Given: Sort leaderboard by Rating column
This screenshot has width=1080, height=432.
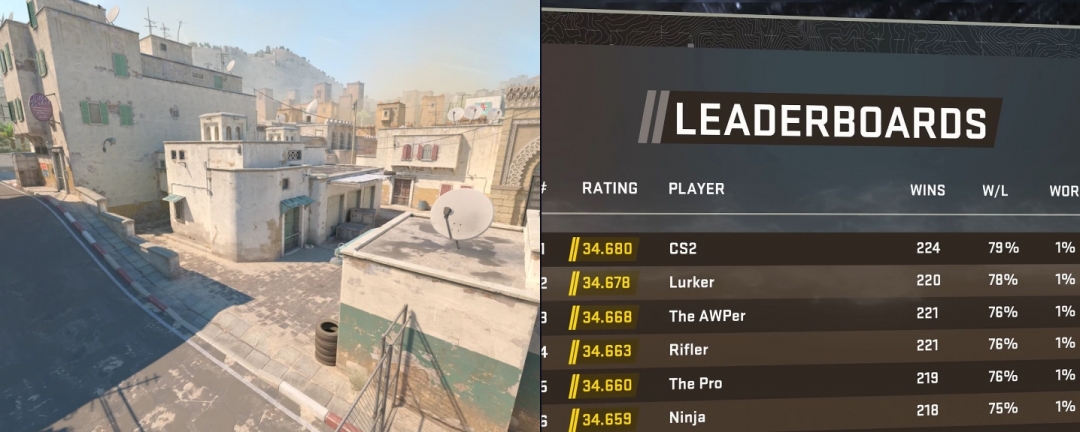Looking at the screenshot, I should (609, 189).
